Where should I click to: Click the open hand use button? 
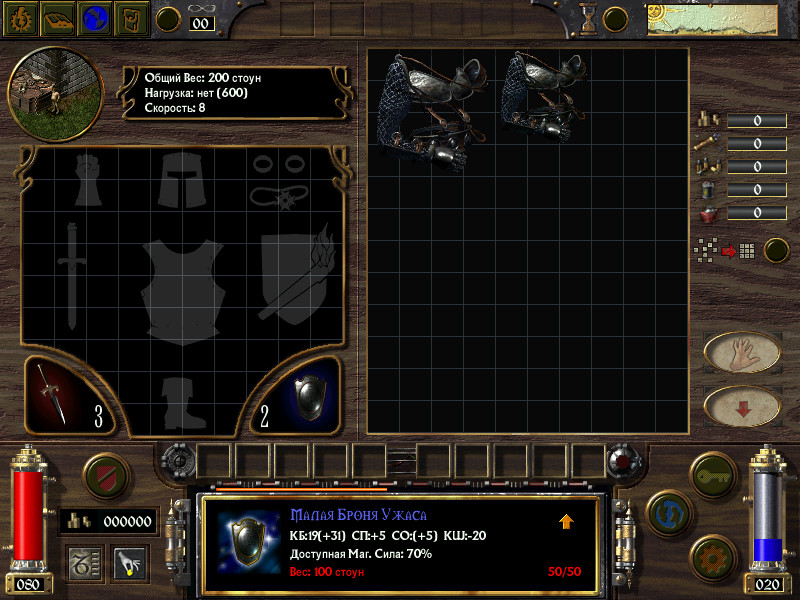pyautogui.click(x=742, y=352)
